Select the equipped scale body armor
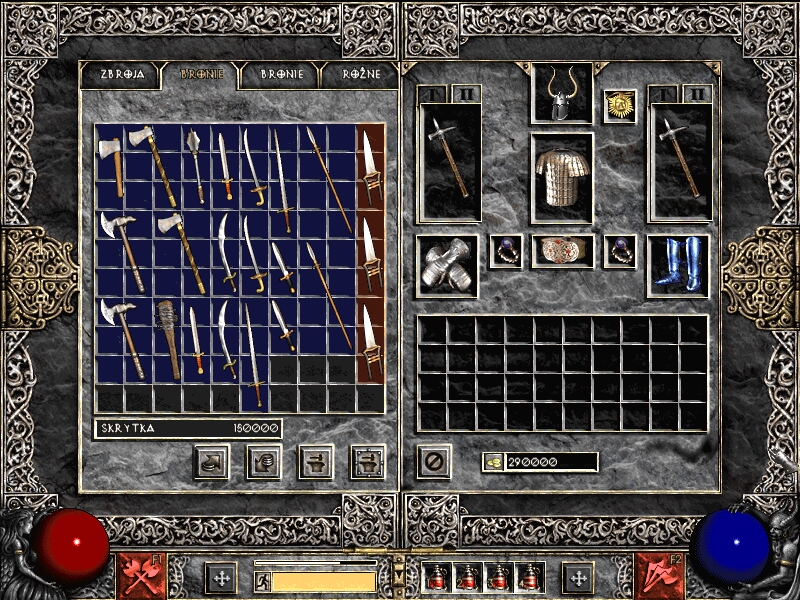Screen dimensions: 800x600 561,177
